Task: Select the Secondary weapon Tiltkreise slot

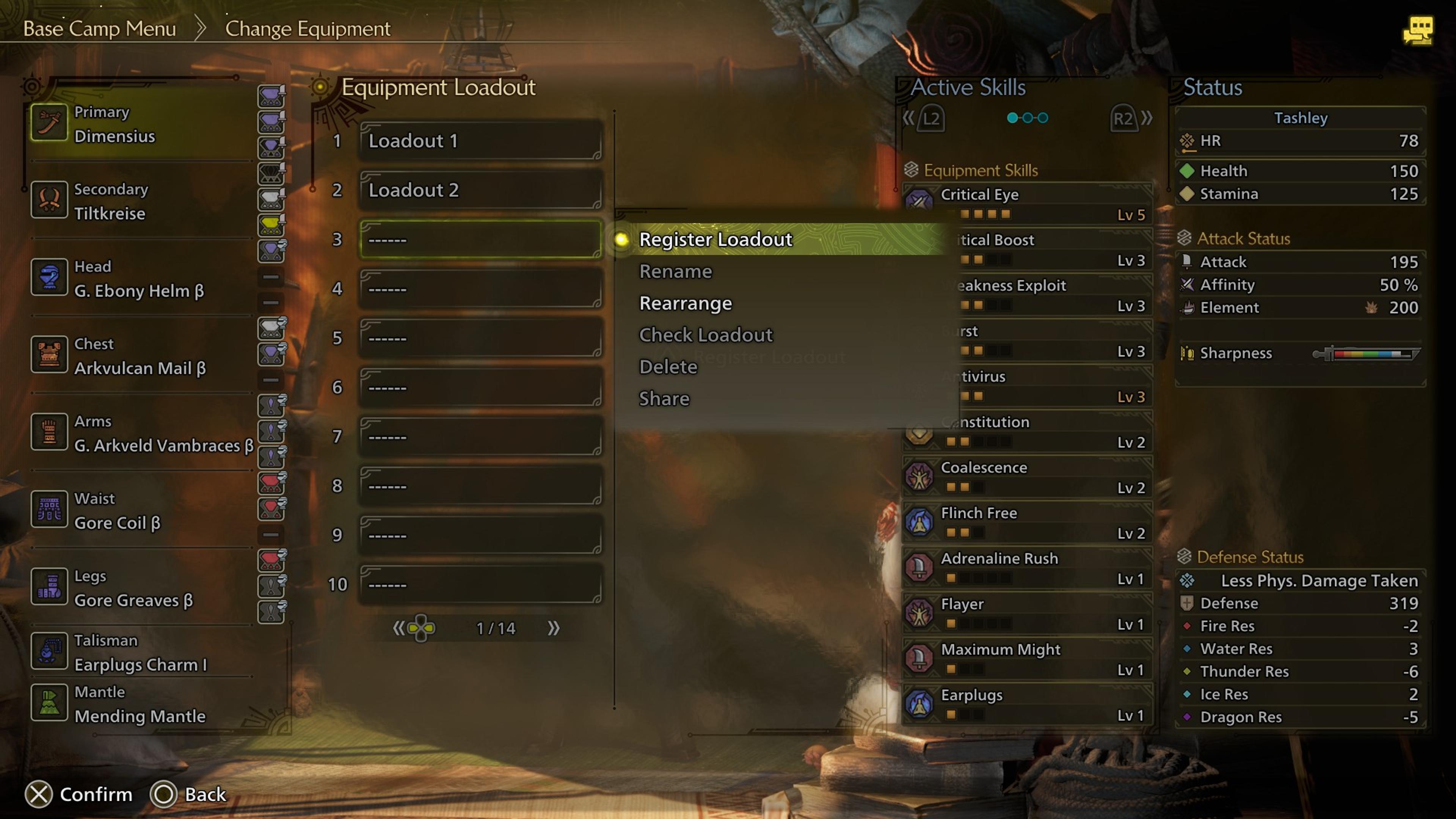Action: coord(141,201)
